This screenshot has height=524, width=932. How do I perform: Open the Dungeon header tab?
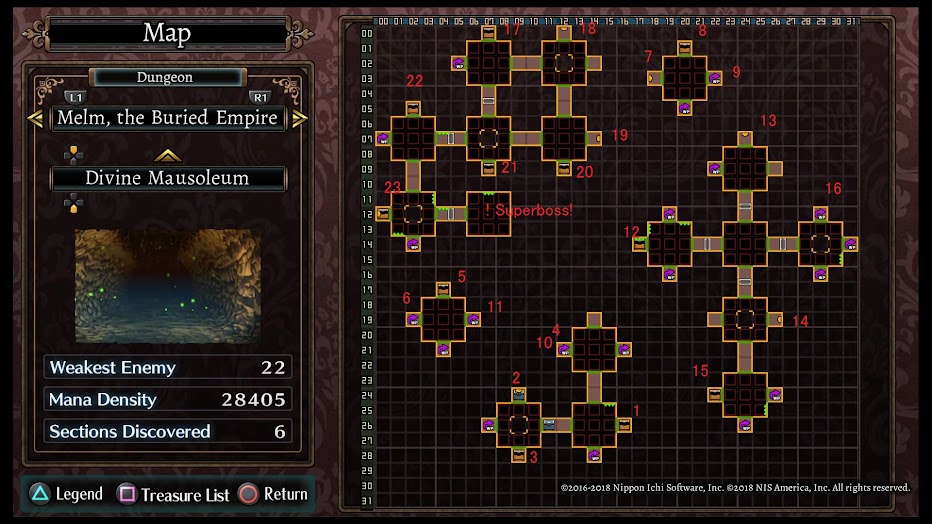[x=166, y=77]
